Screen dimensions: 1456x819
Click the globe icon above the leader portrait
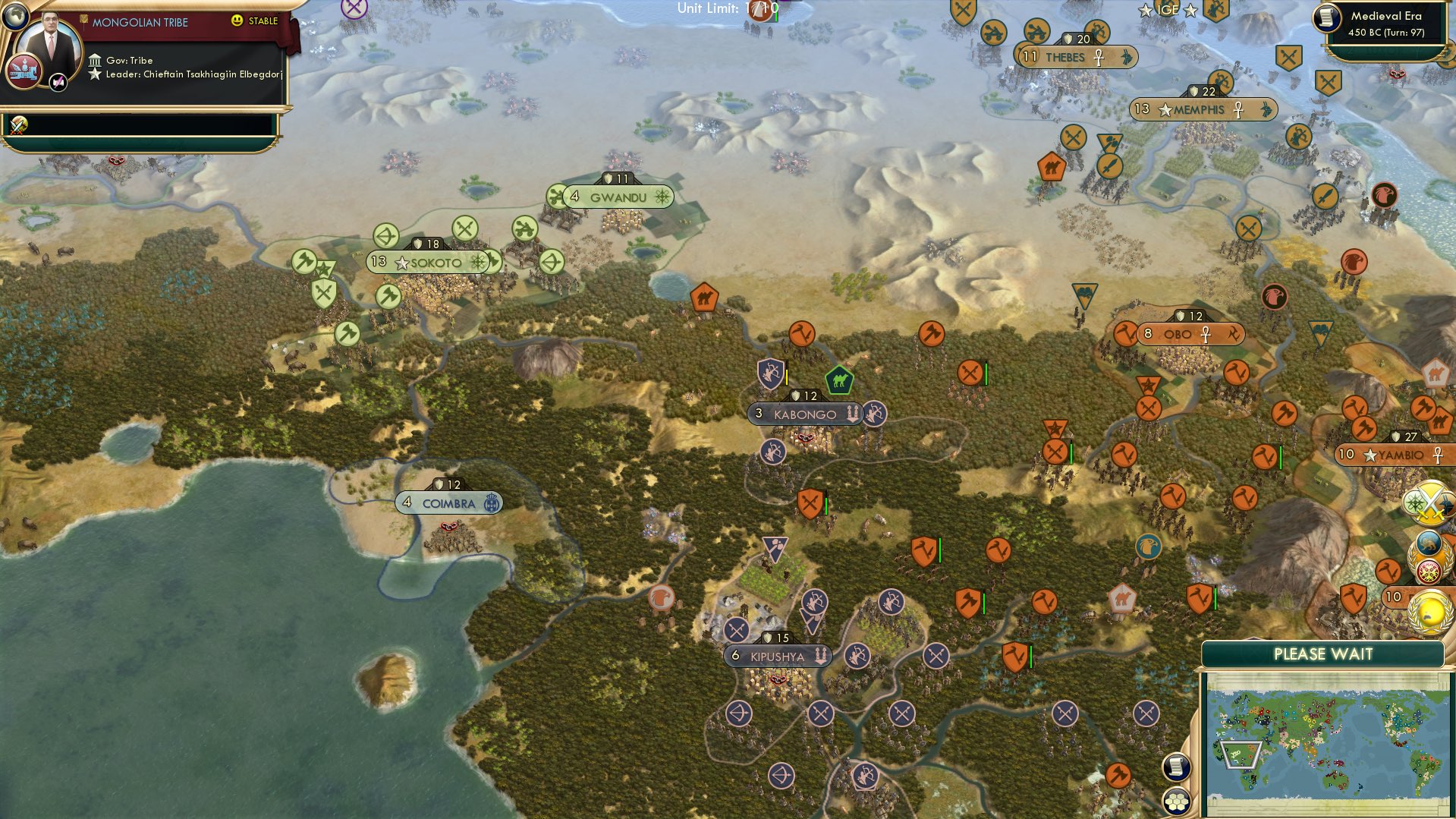[x=15, y=15]
